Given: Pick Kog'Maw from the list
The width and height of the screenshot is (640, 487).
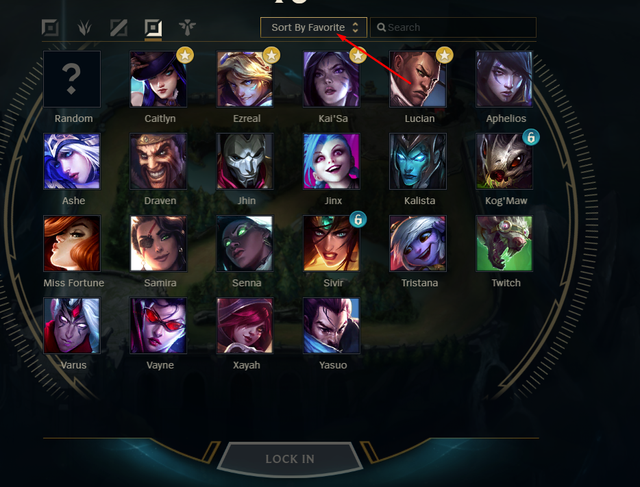Looking at the screenshot, I should tap(504, 161).
